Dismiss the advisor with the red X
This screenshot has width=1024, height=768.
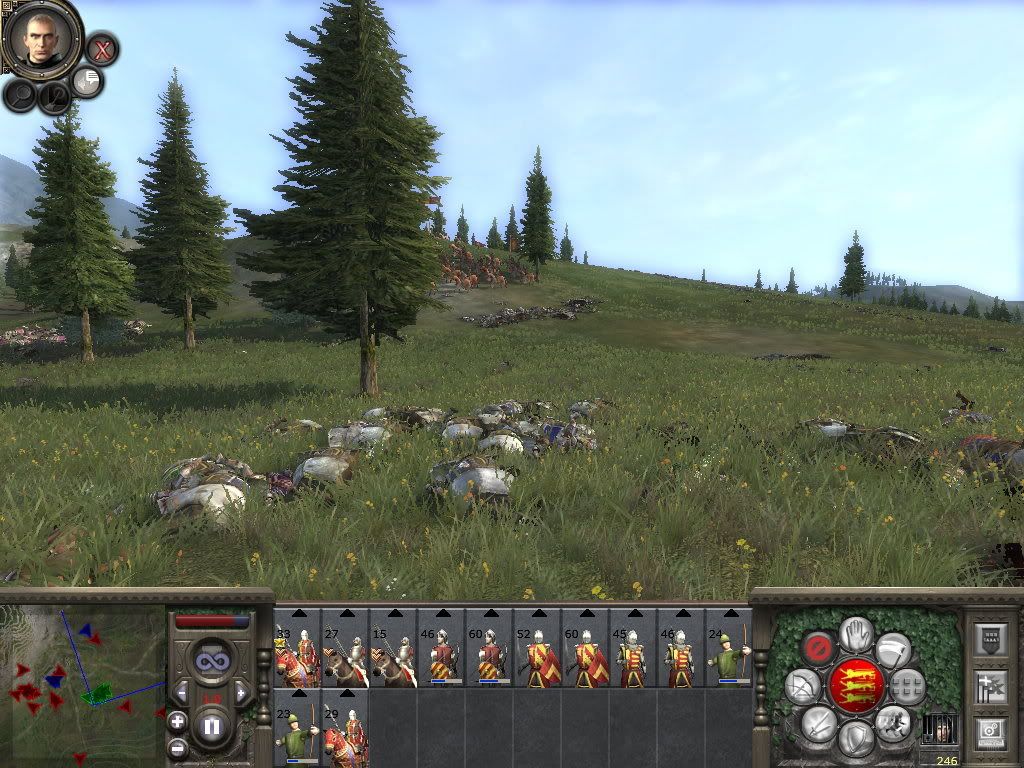101,48
